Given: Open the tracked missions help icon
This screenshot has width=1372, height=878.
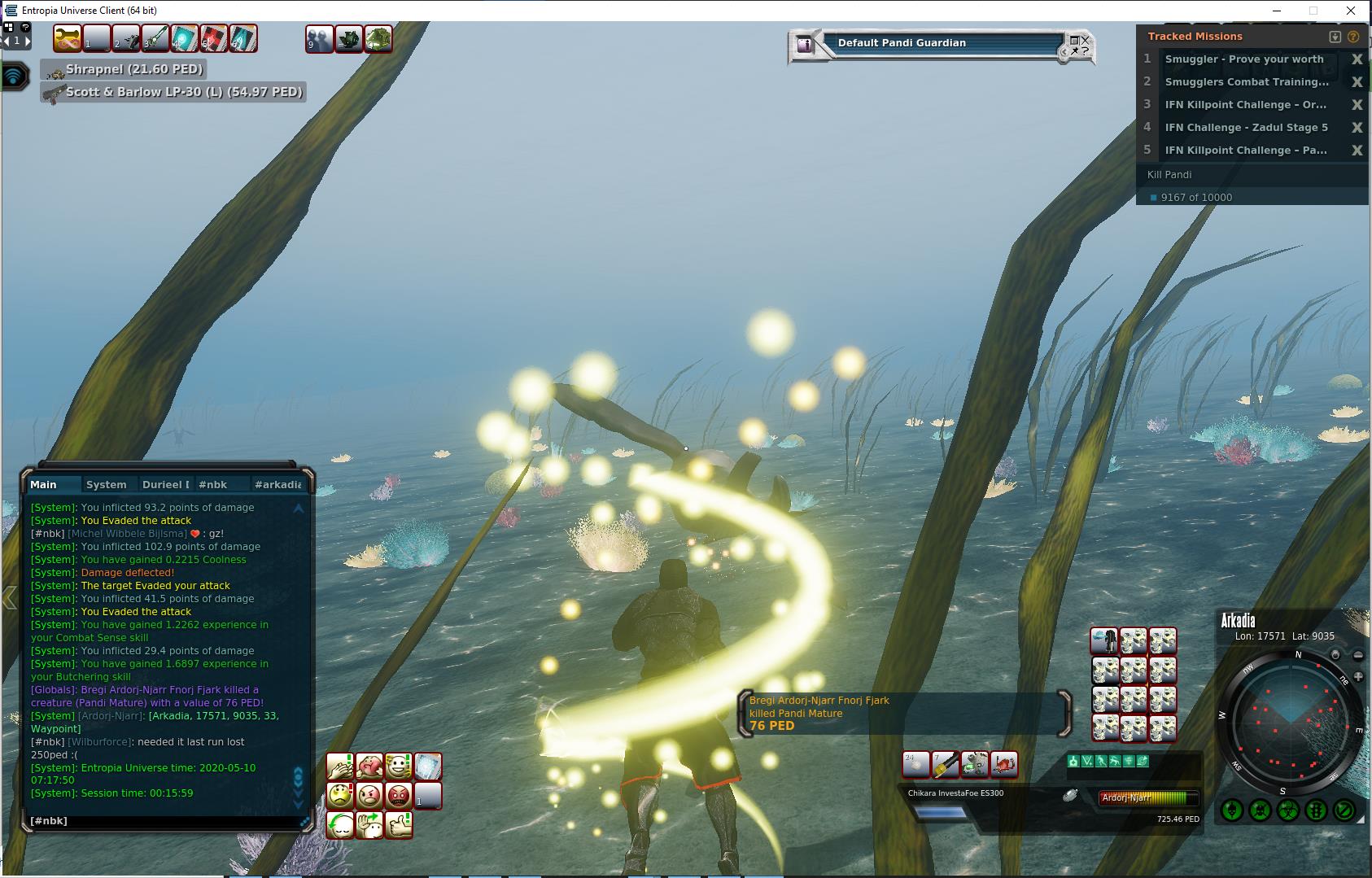Looking at the screenshot, I should click(x=1353, y=37).
